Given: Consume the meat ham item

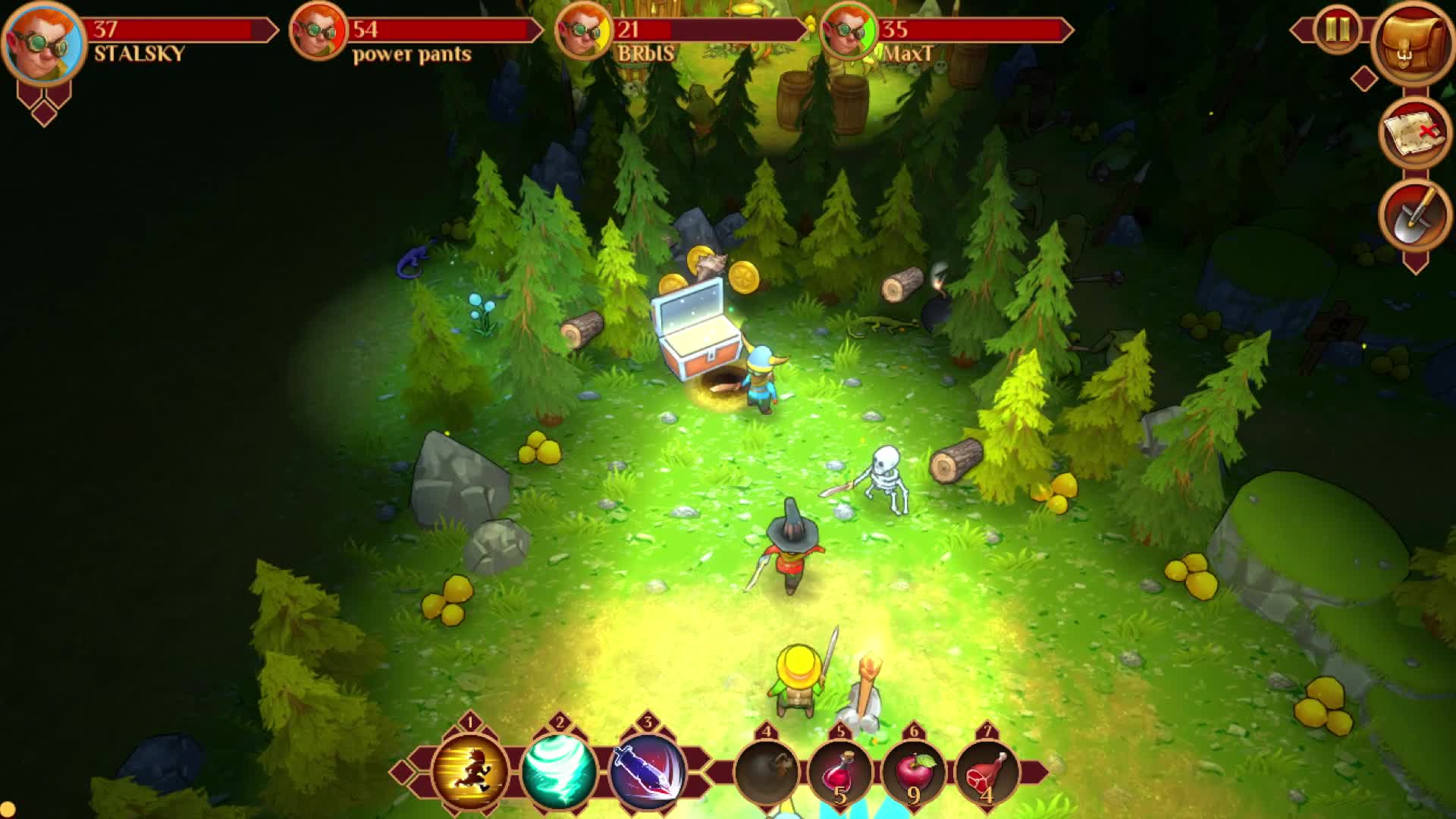Looking at the screenshot, I should [986, 773].
